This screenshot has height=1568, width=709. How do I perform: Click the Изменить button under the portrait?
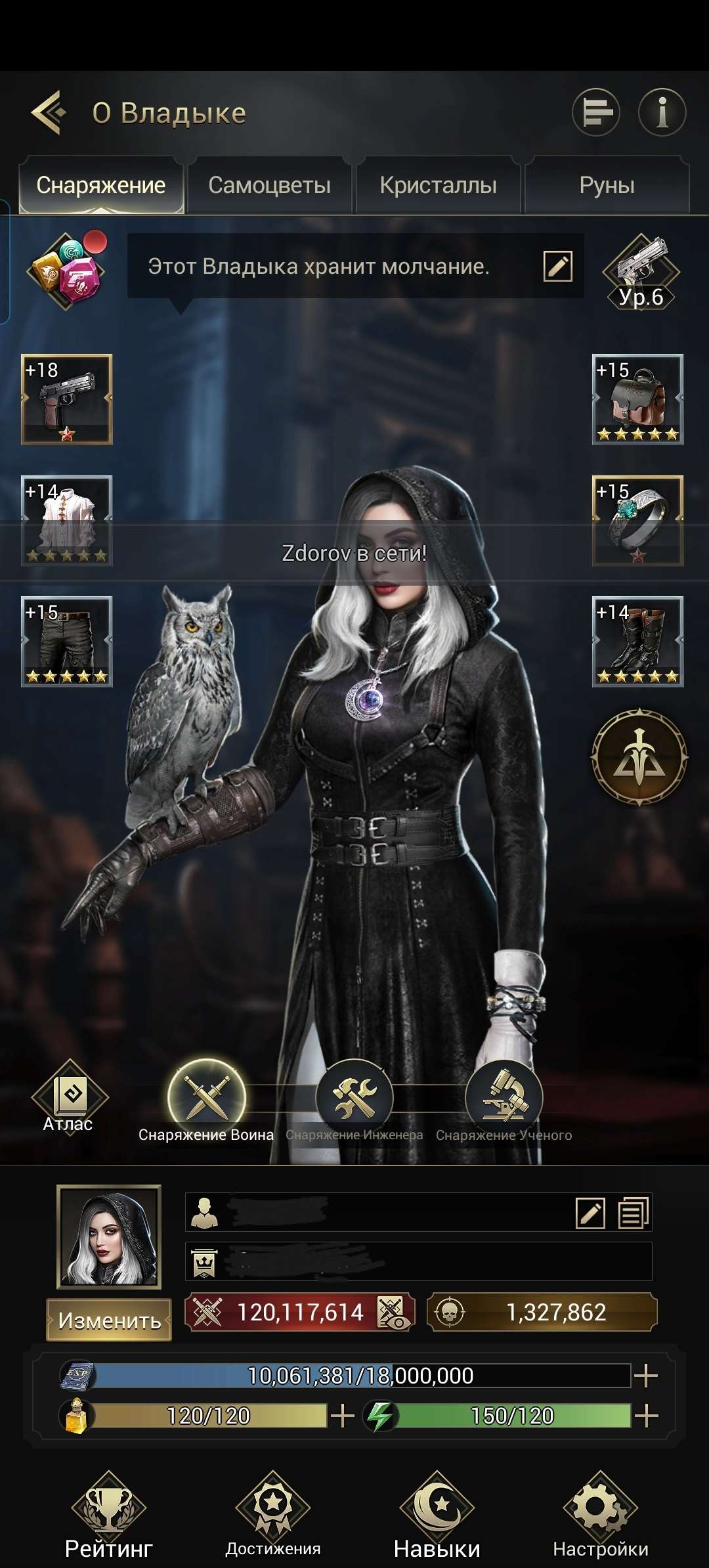(109, 1320)
